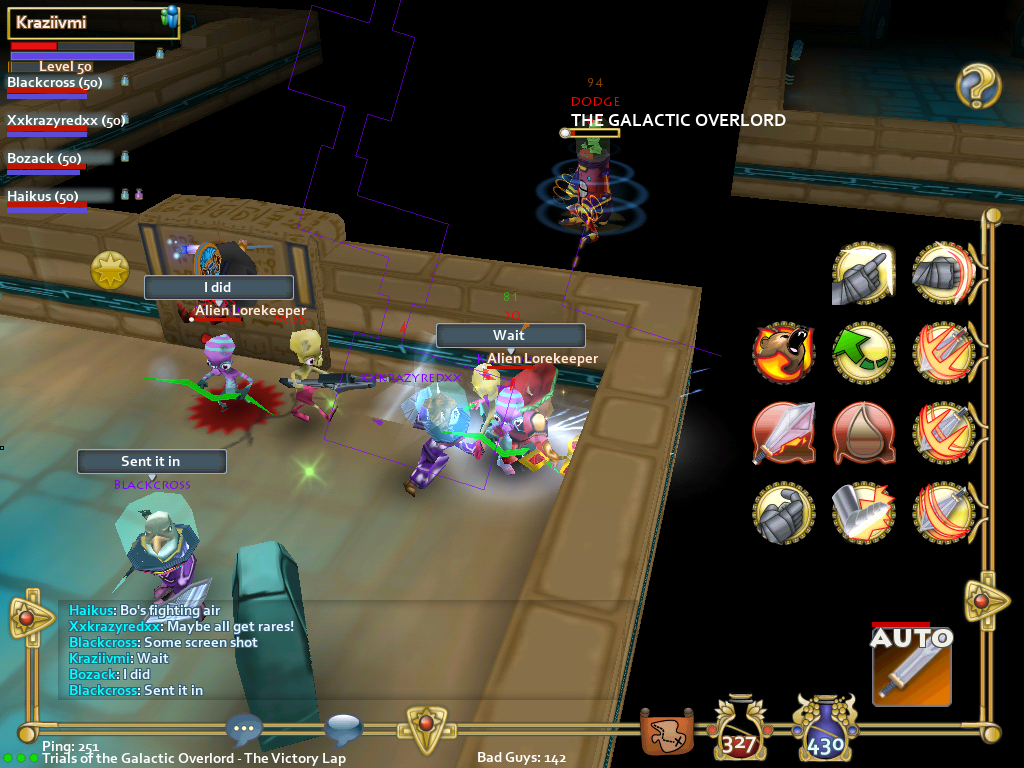The height and width of the screenshot is (768, 1024).
Task: Choose party member Bozack from the list
Action: click(44, 159)
